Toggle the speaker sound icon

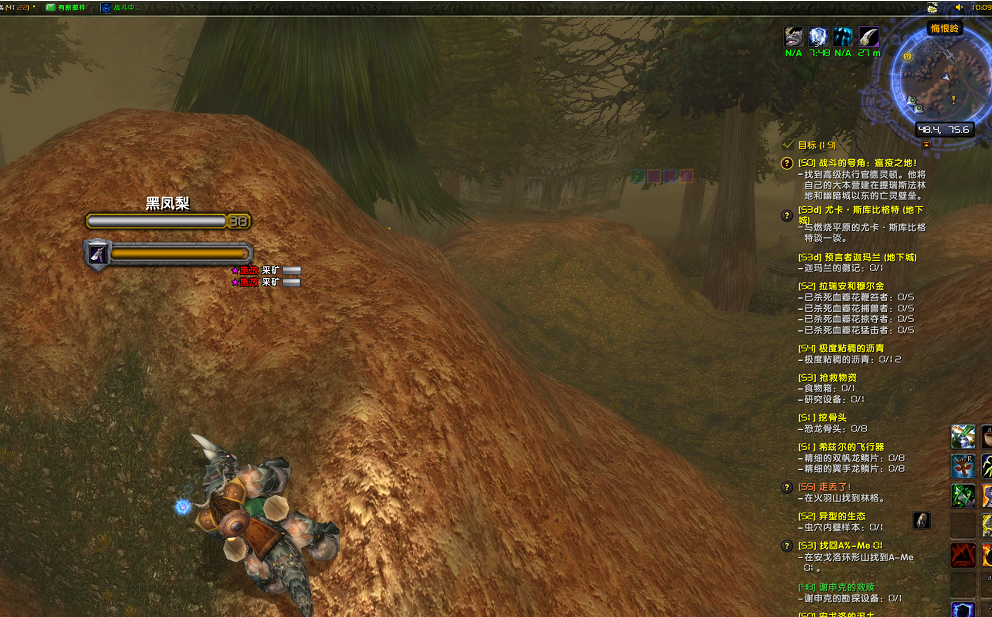point(959,7)
